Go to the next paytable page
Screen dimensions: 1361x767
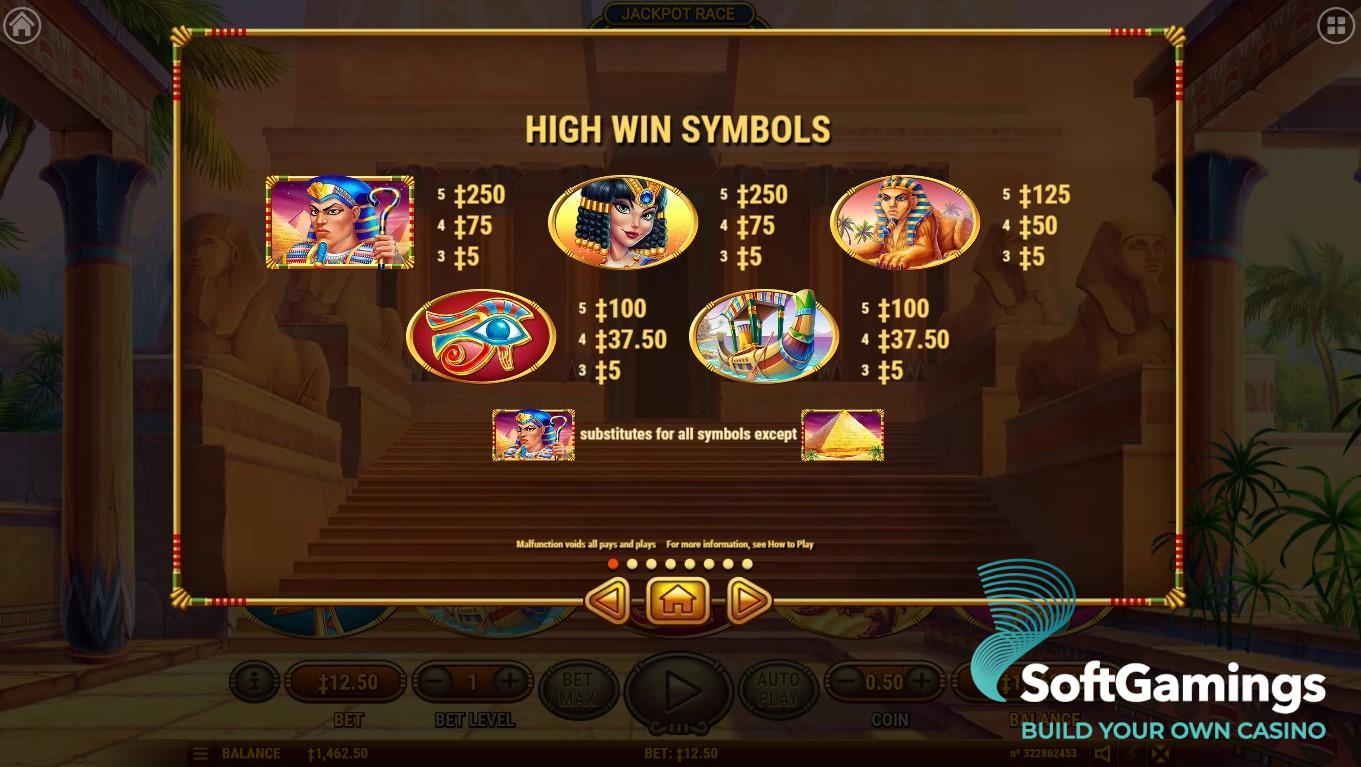tap(747, 602)
